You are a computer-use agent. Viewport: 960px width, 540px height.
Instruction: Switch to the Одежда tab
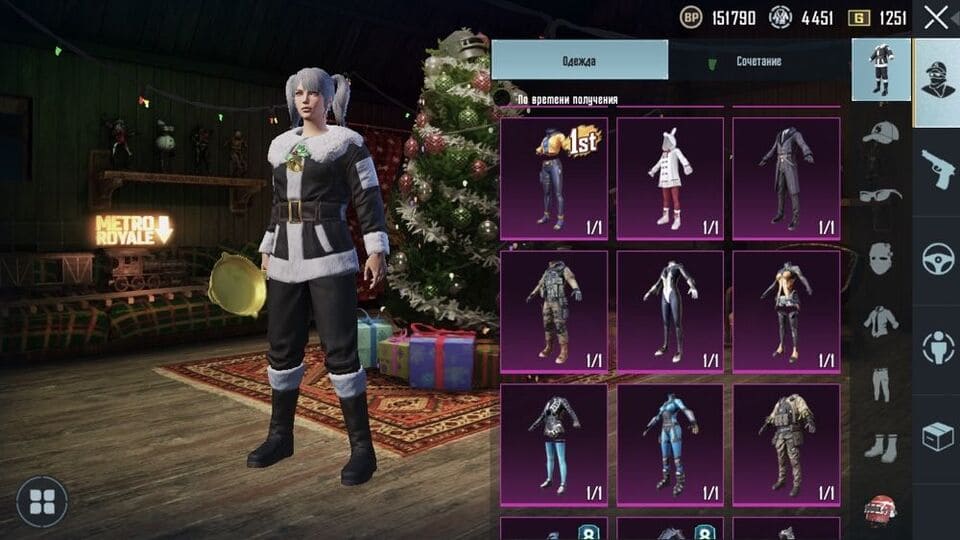click(580, 61)
